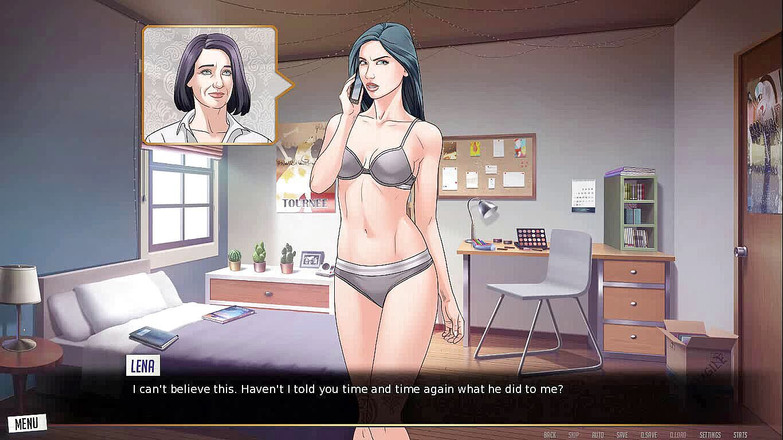
Task: Skip ahead through dialogue
Action: coord(574,435)
